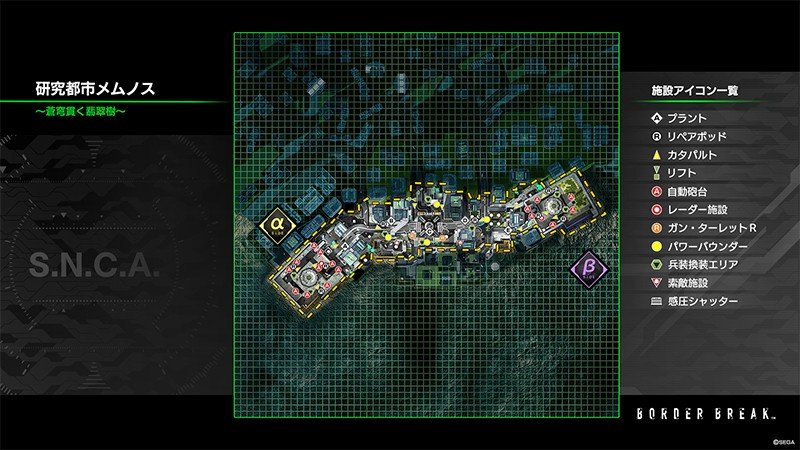
Task: Choose the カタパルト legend entry
Action: click(691, 155)
